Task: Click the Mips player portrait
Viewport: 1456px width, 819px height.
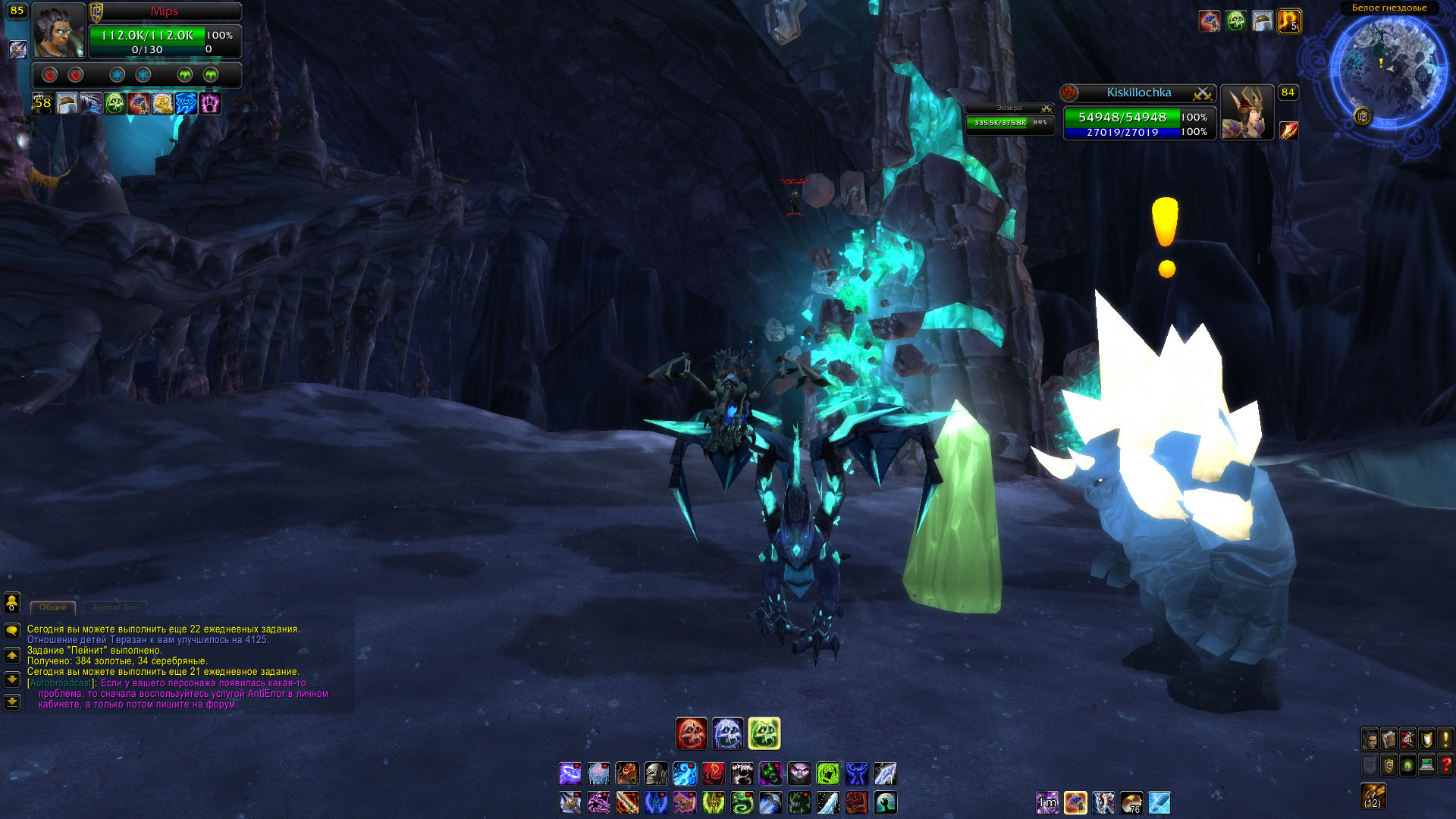Action: click(58, 32)
